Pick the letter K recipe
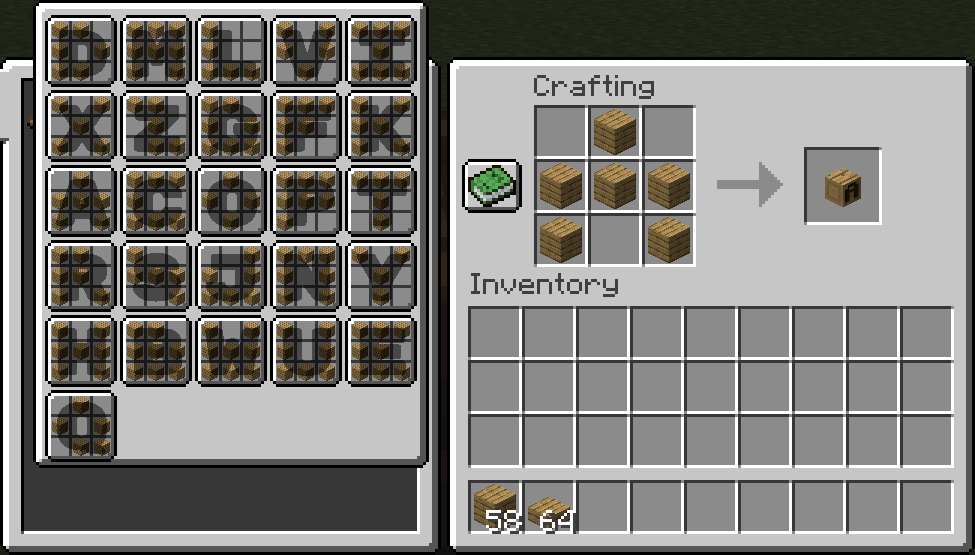The height and width of the screenshot is (555, 975). (x=382, y=126)
